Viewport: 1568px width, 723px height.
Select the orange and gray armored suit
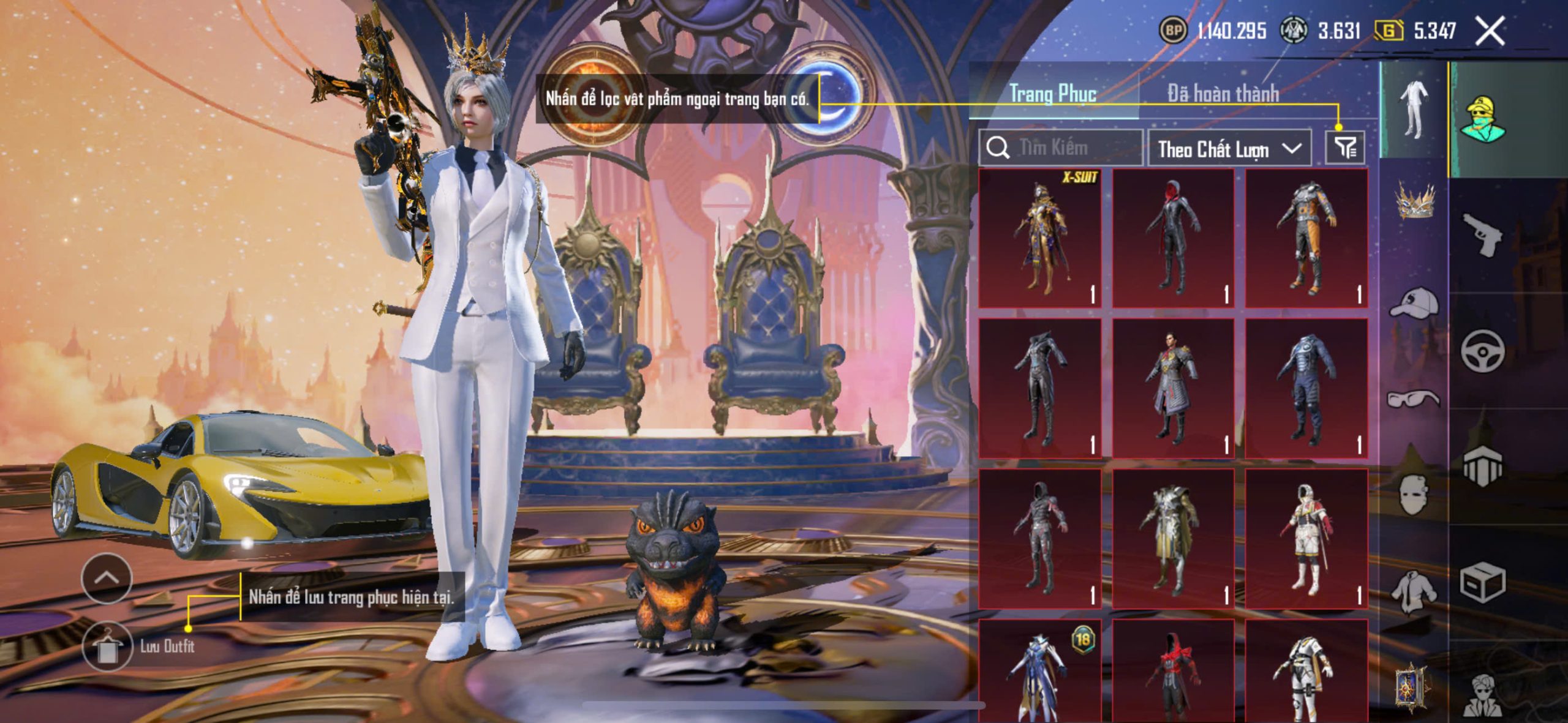click(x=1306, y=239)
